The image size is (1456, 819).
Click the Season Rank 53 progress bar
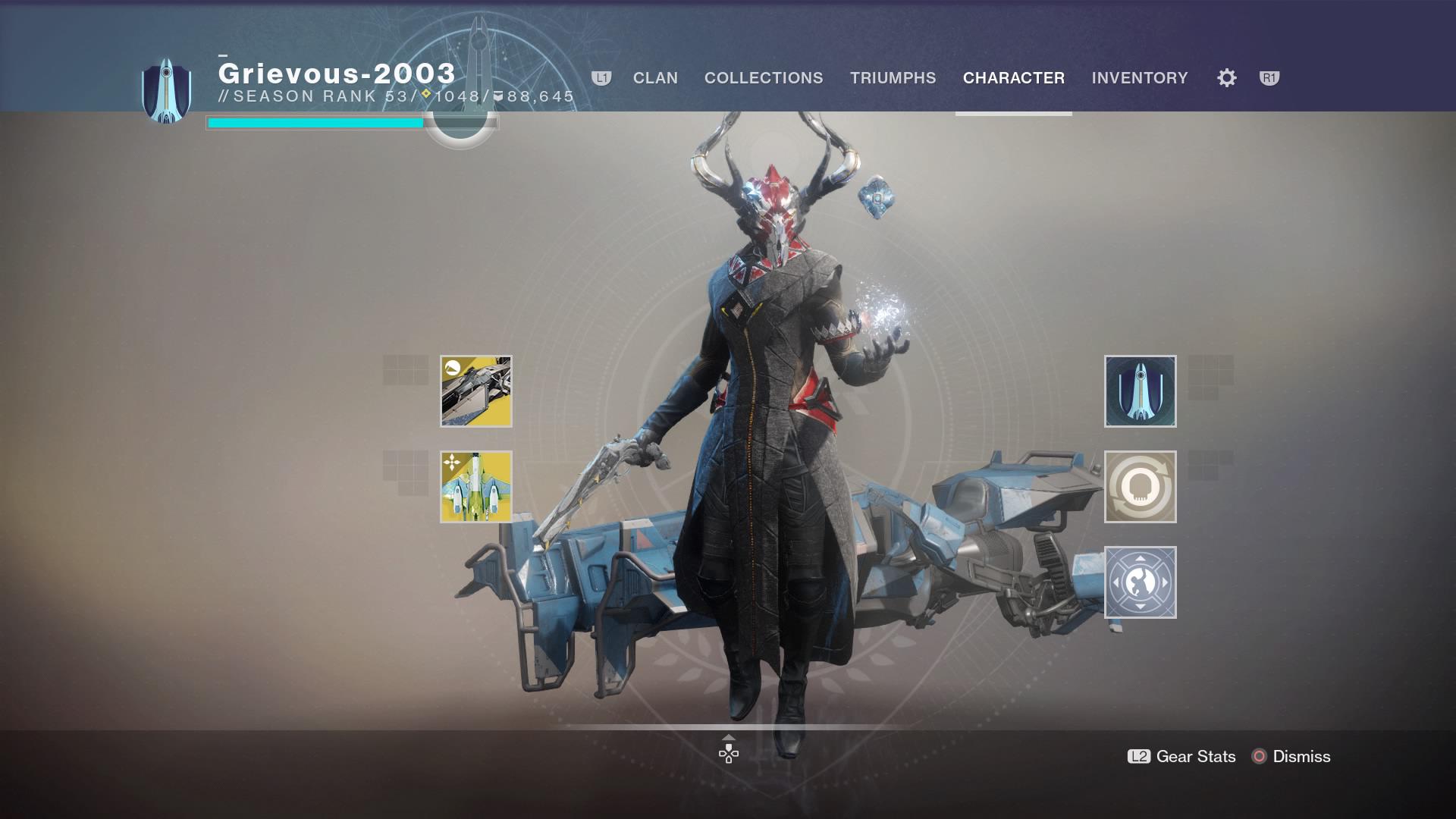click(314, 120)
